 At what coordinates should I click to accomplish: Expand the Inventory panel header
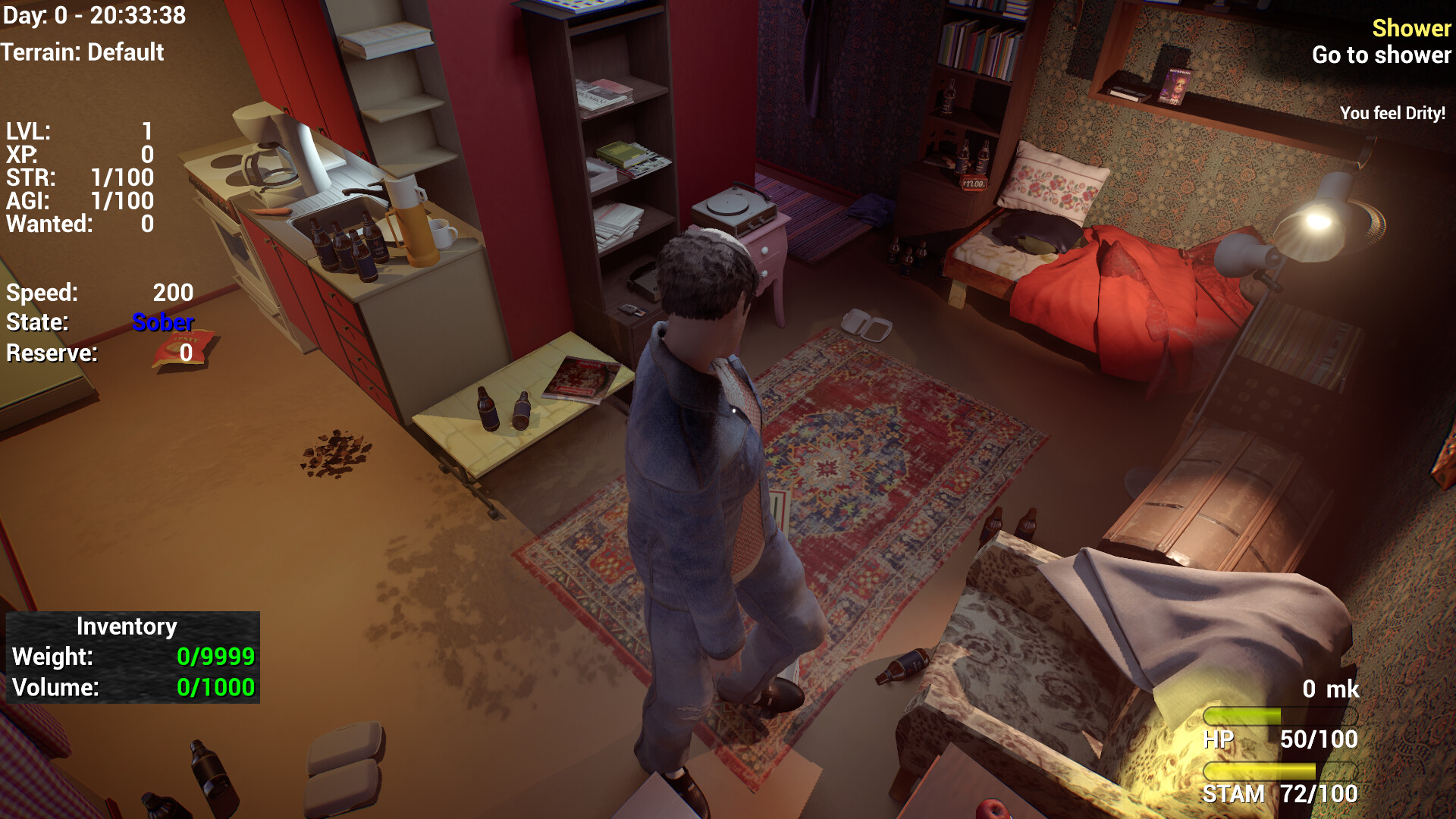(x=127, y=626)
